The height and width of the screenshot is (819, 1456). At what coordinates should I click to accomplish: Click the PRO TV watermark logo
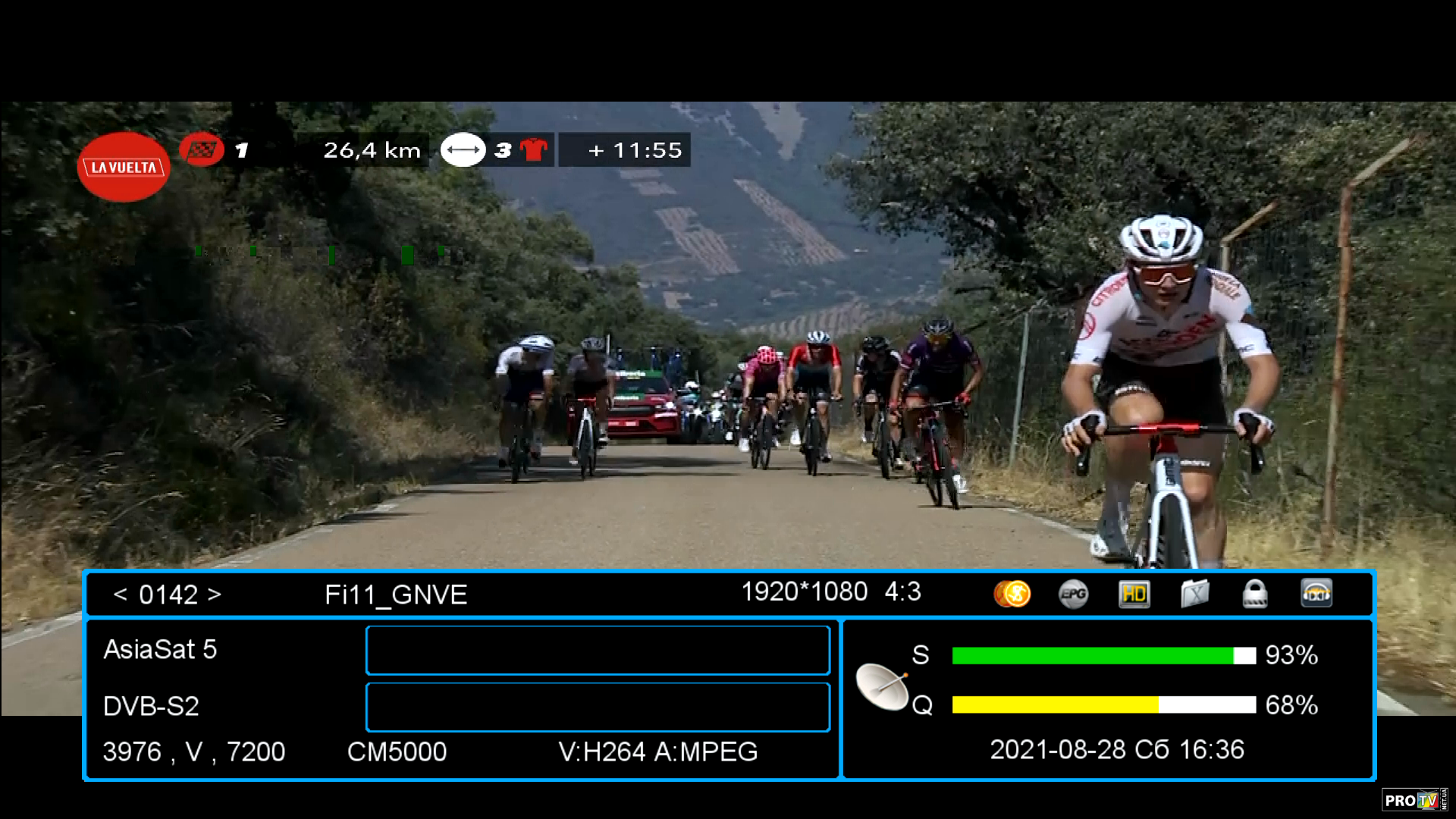point(1414,800)
